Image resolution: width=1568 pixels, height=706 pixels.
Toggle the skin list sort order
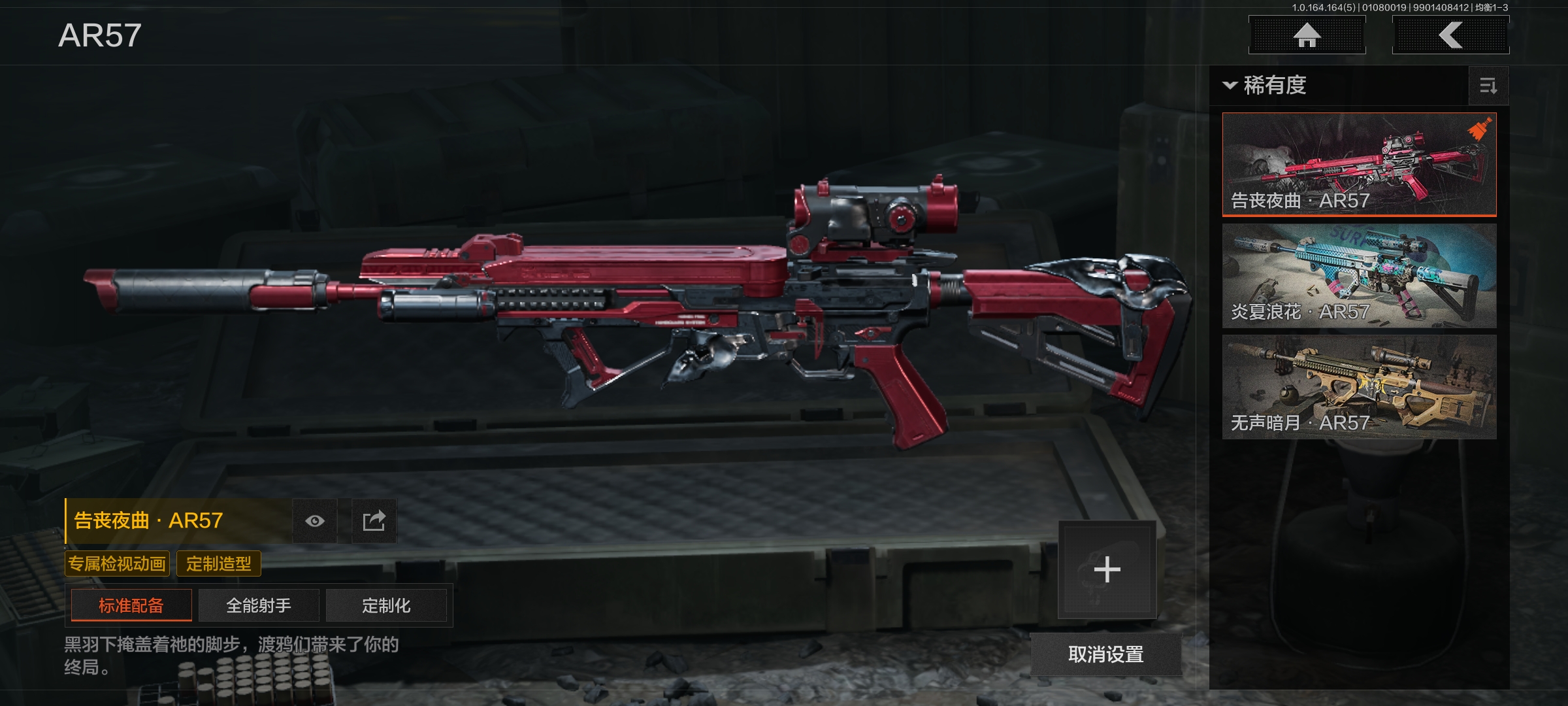coord(1488,86)
